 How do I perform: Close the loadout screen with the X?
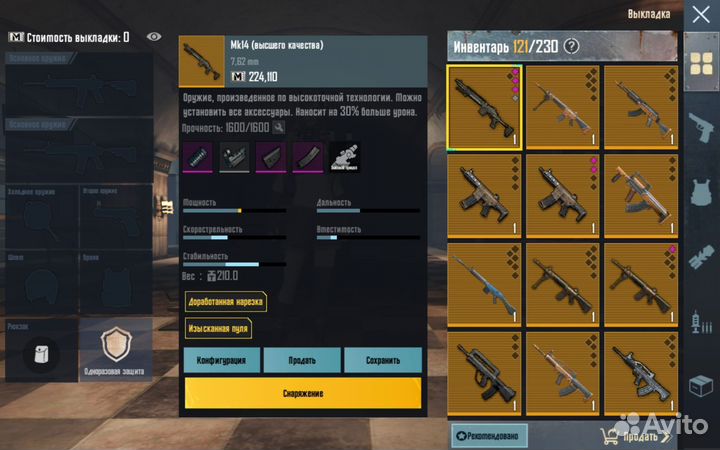pyautogui.click(x=698, y=15)
